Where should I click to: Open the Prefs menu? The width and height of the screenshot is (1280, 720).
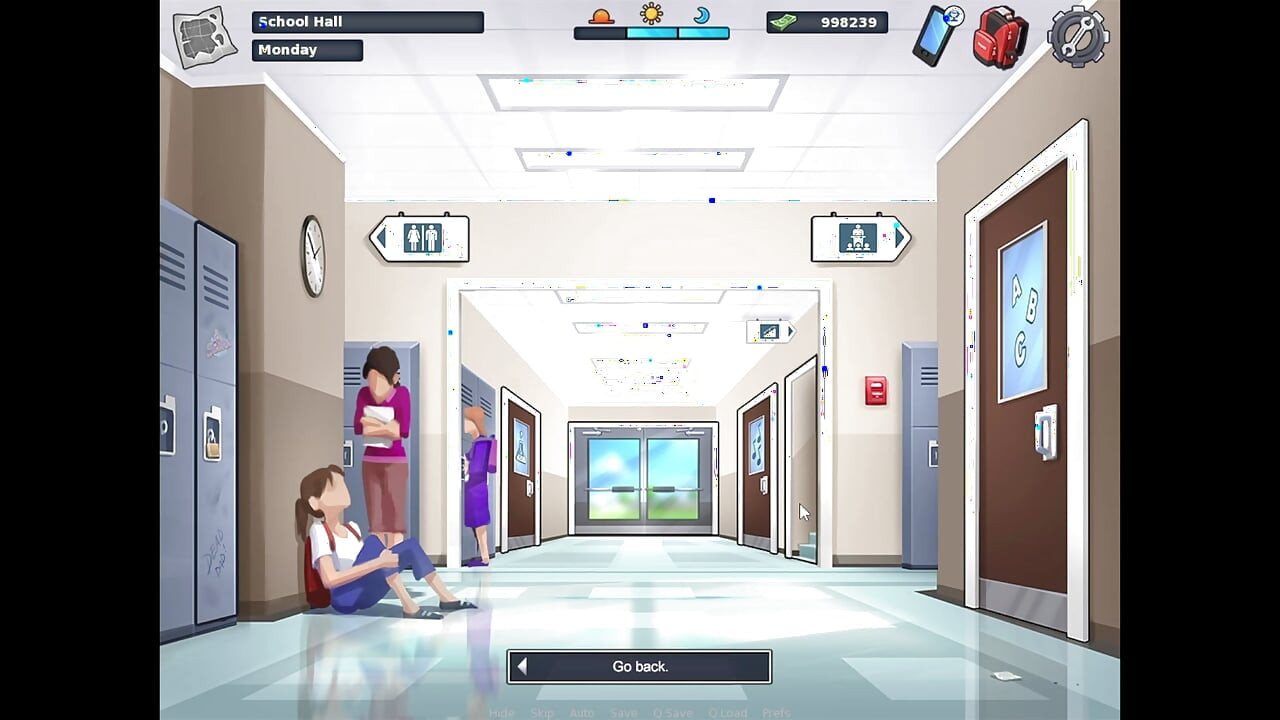[776, 712]
